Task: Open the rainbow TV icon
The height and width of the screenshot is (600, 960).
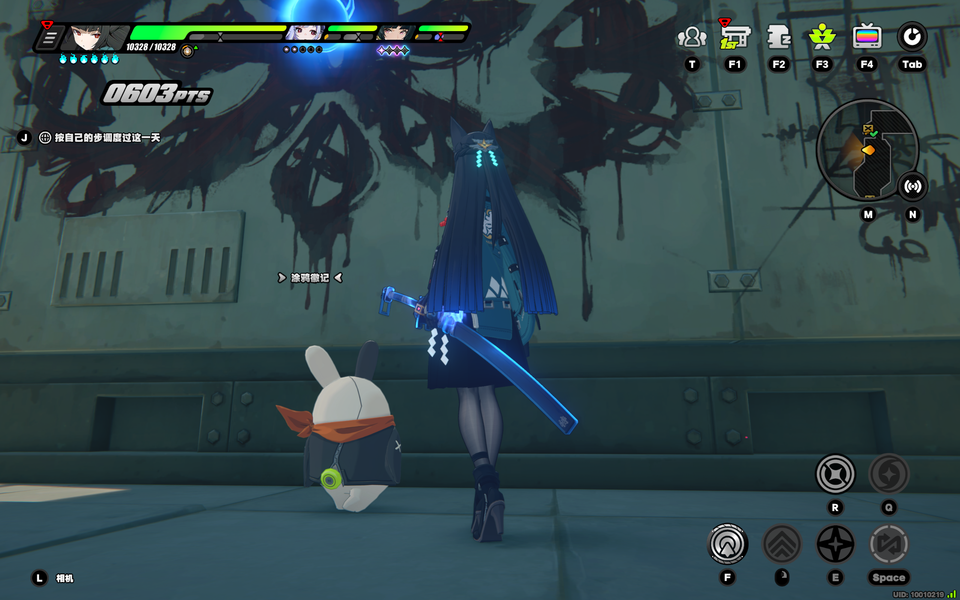Action: click(867, 38)
